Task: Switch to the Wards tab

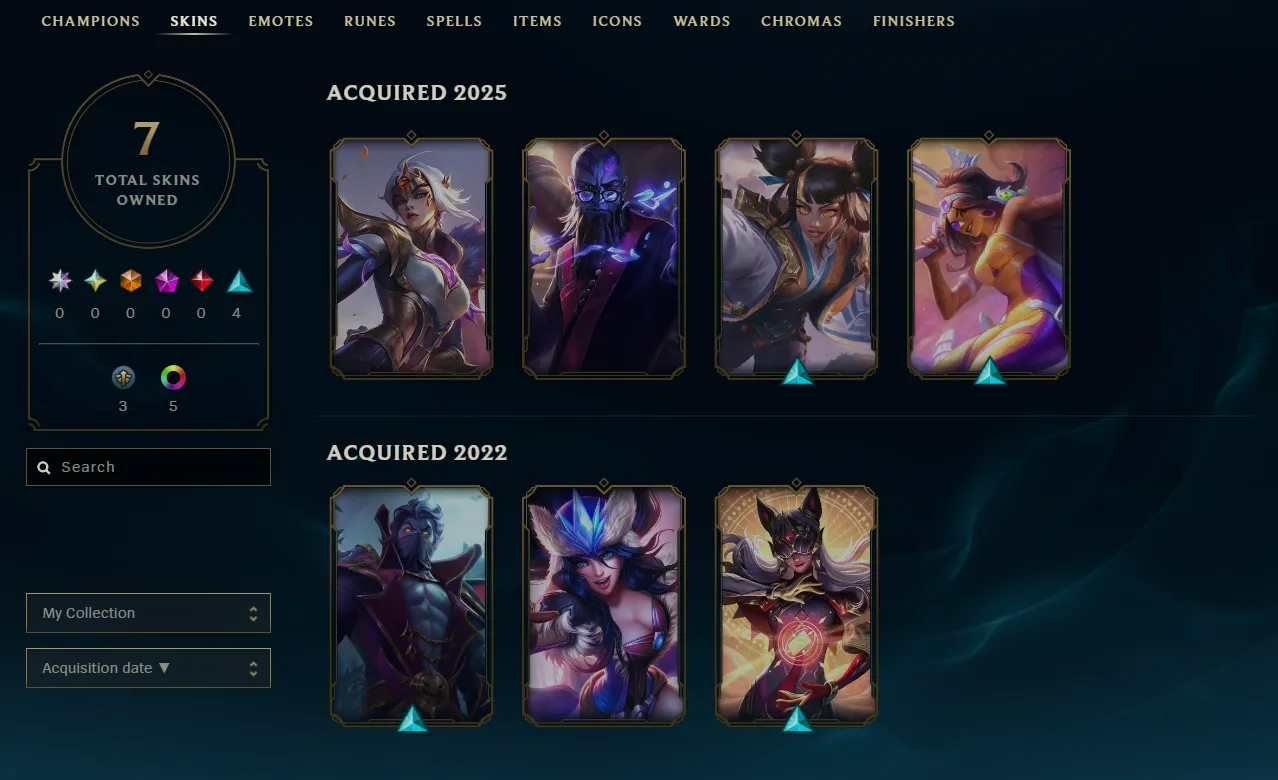Action: click(x=701, y=21)
